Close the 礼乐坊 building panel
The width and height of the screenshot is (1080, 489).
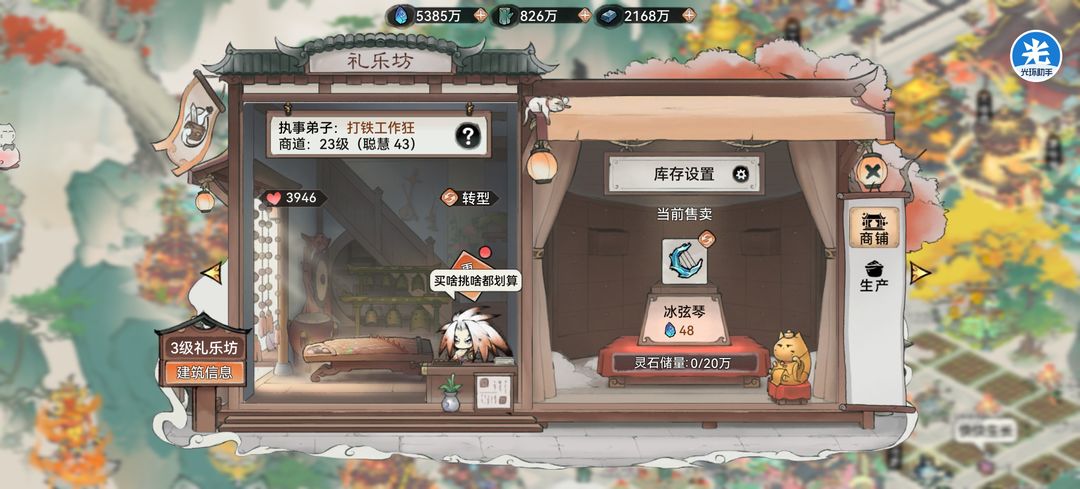point(873,173)
